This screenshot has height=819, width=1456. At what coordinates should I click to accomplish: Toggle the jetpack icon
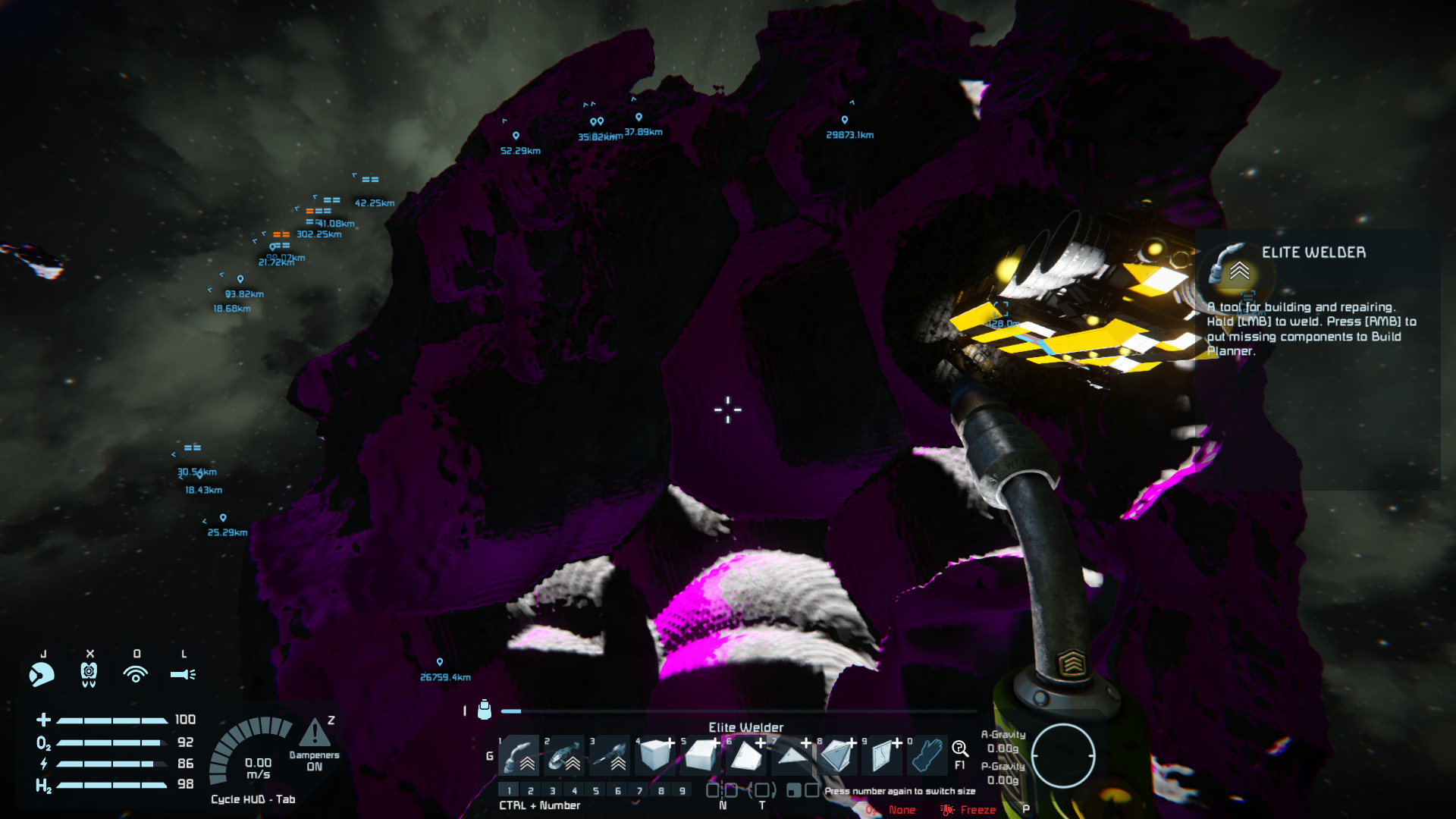(89, 673)
